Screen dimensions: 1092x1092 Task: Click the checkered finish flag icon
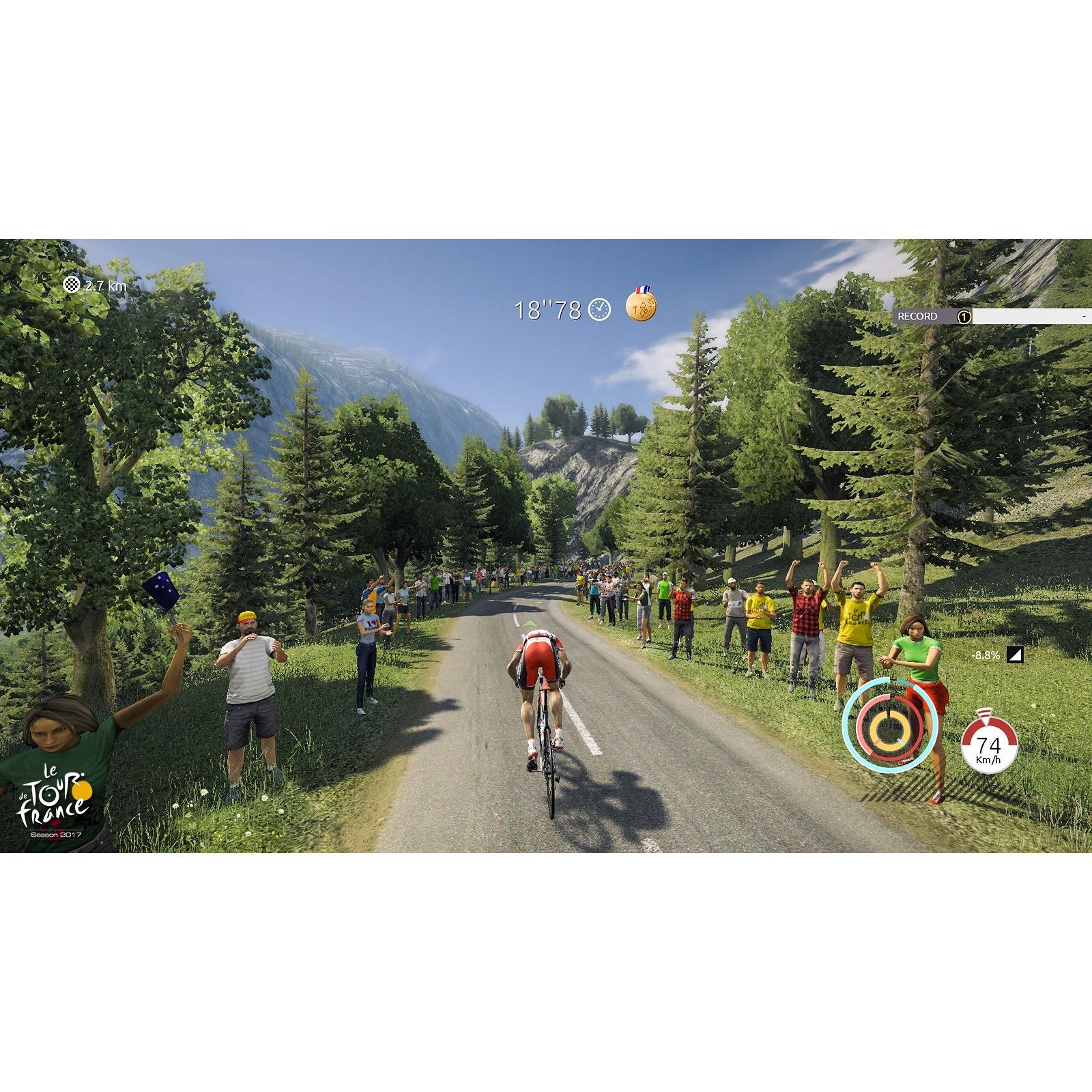[72, 285]
